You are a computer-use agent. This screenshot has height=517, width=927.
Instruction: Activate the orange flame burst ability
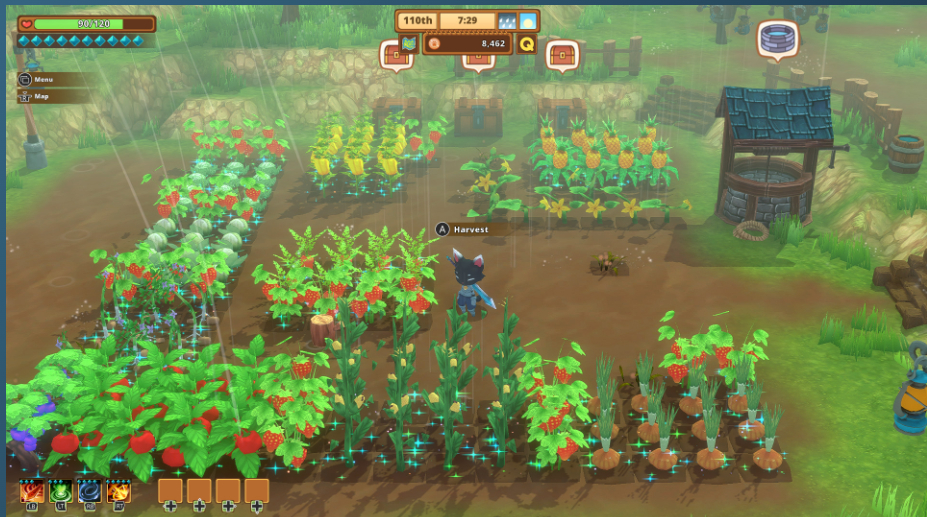tap(118, 491)
